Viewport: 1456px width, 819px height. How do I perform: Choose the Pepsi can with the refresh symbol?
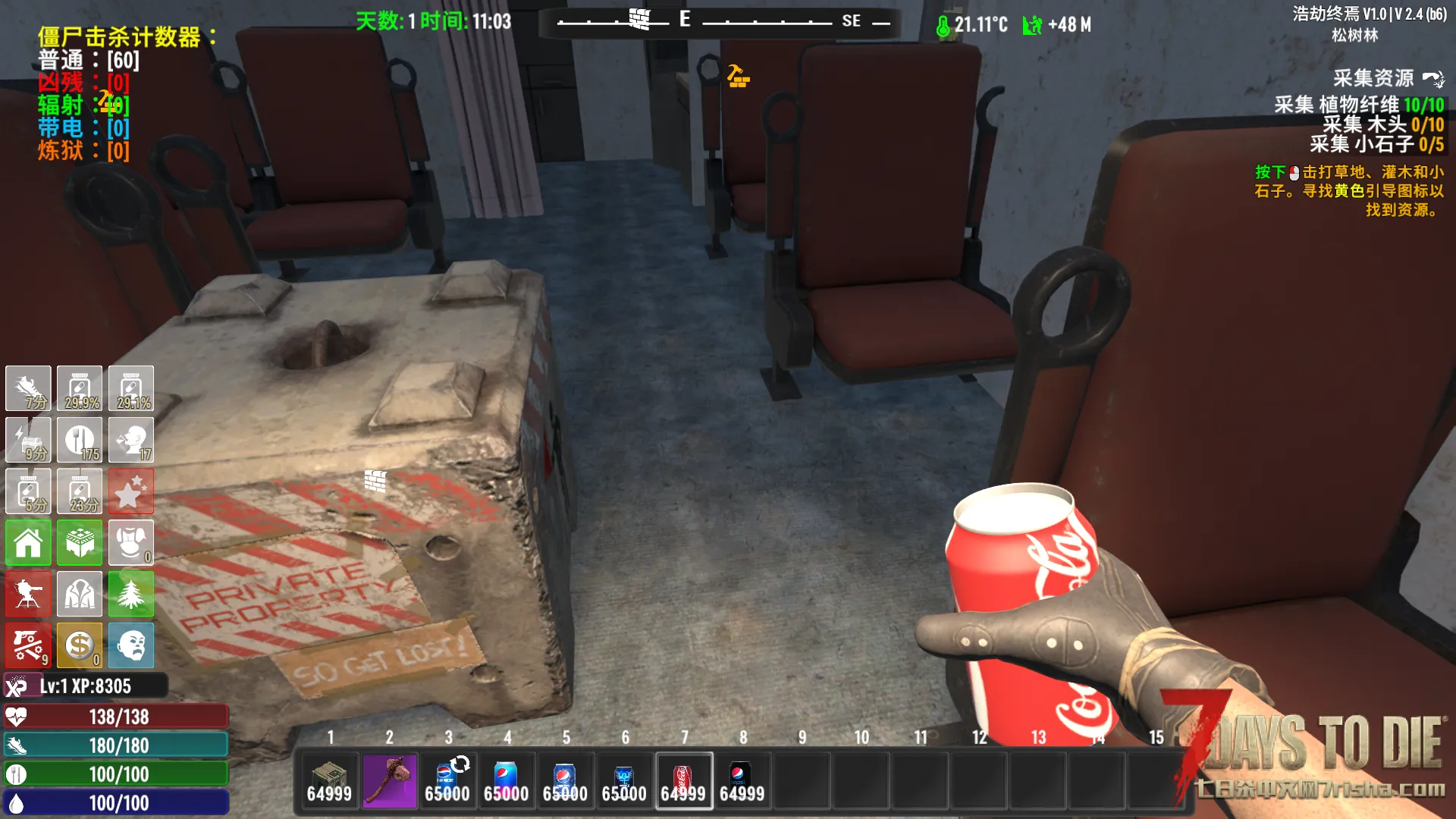(447, 780)
